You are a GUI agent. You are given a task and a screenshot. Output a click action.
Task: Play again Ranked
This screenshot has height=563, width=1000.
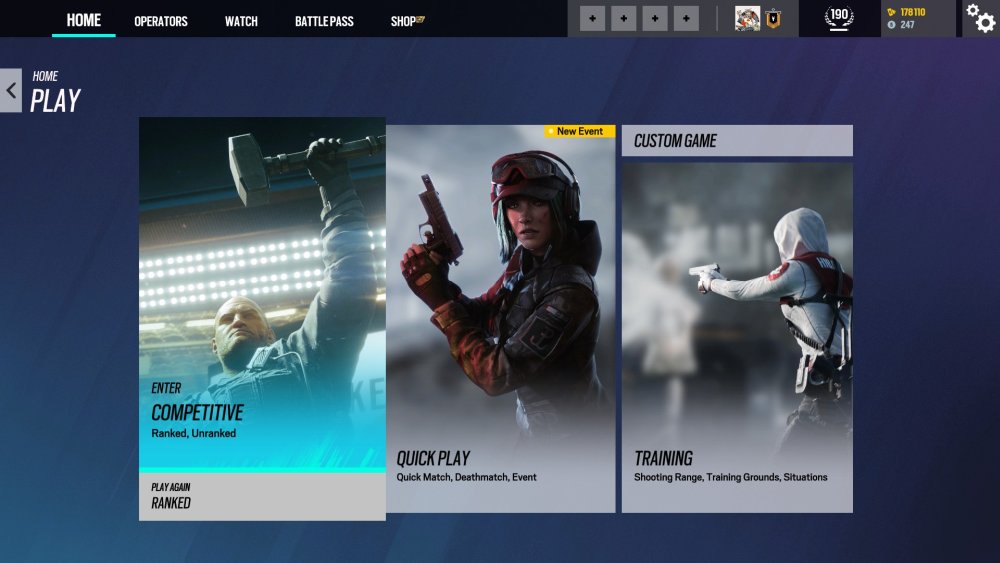point(262,496)
